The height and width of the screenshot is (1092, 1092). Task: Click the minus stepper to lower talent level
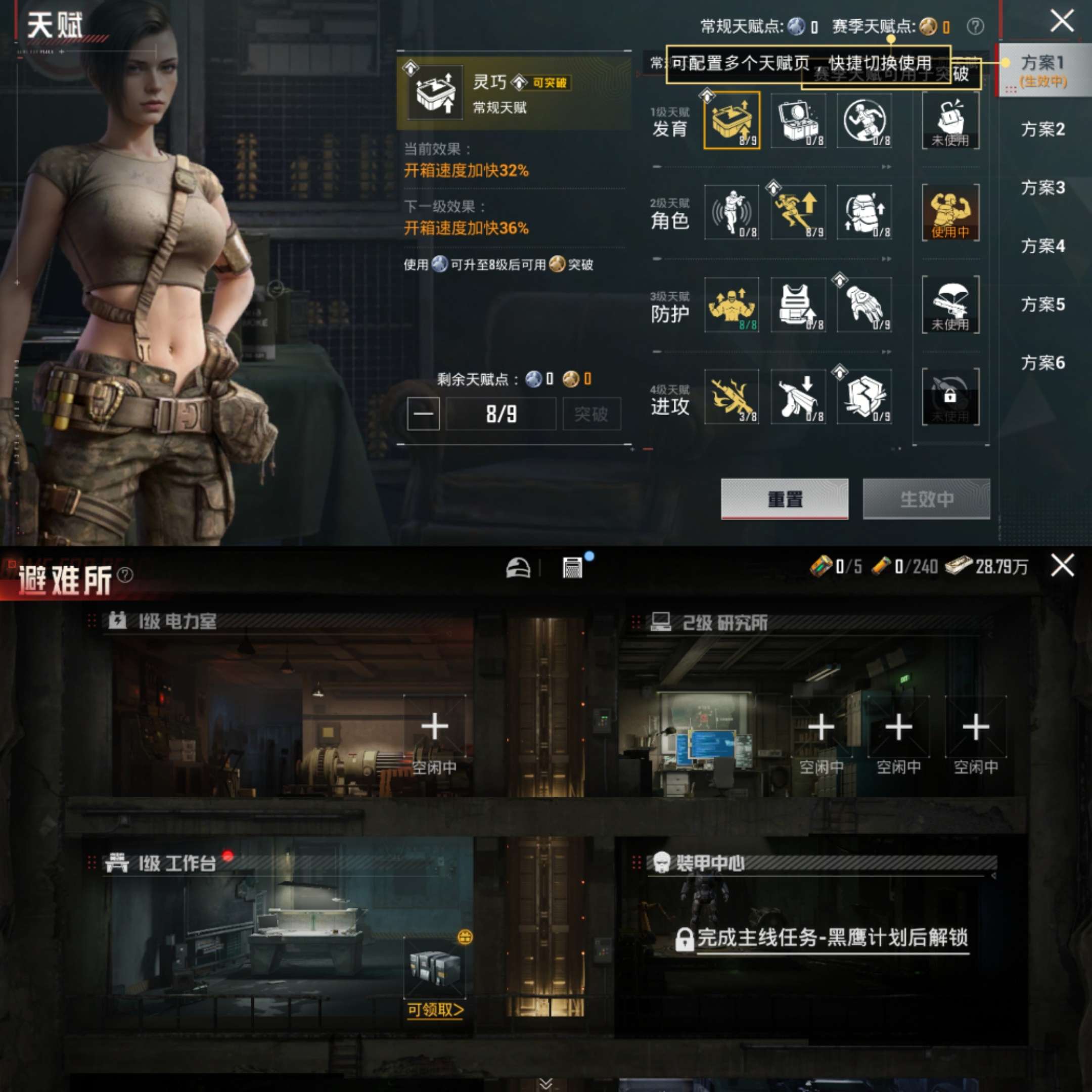423,413
